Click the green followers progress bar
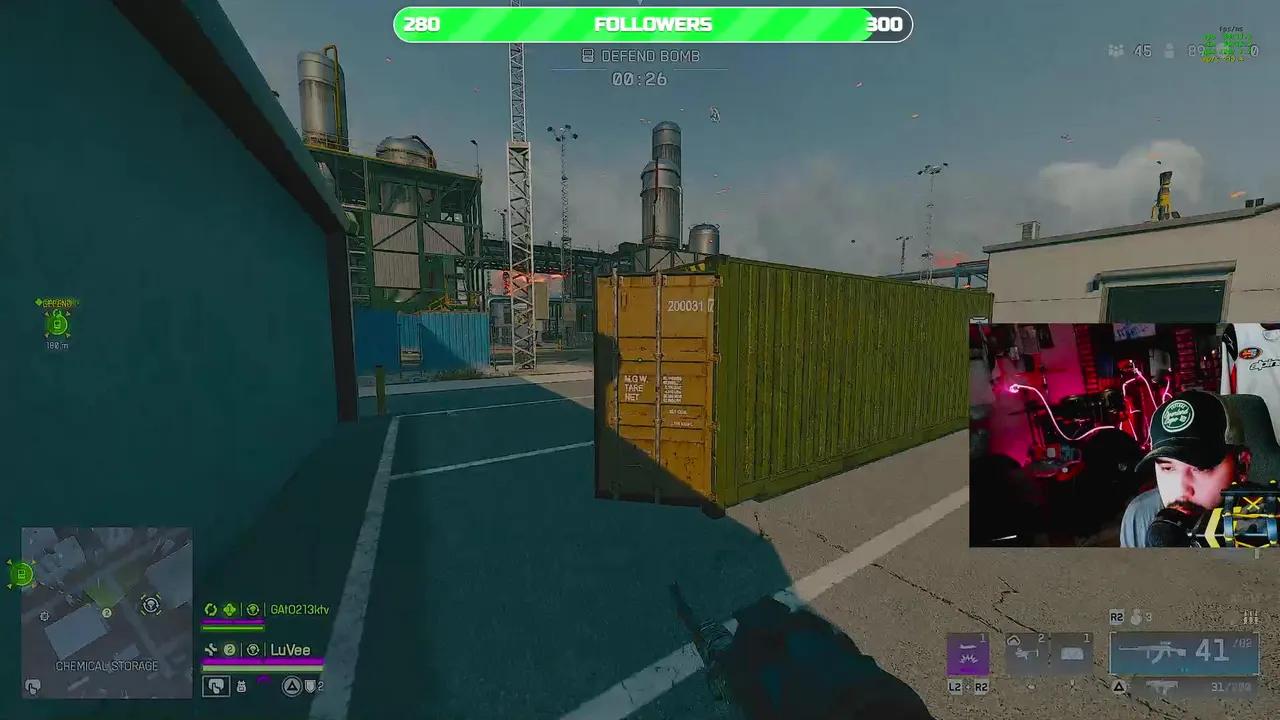This screenshot has width=1280, height=720. pyautogui.click(x=550, y=24)
